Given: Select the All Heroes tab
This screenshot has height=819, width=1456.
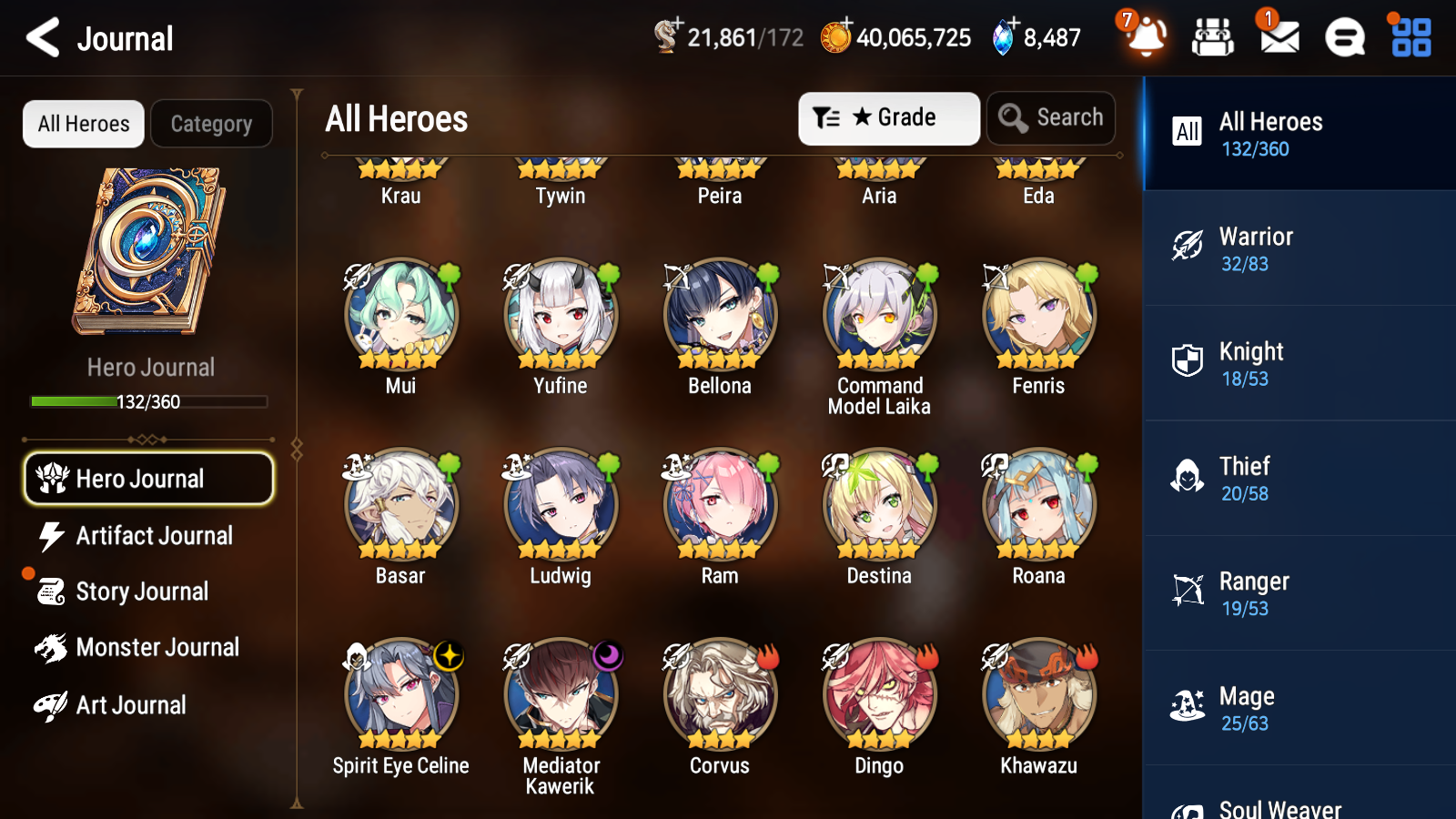Looking at the screenshot, I should [x=82, y=124].
